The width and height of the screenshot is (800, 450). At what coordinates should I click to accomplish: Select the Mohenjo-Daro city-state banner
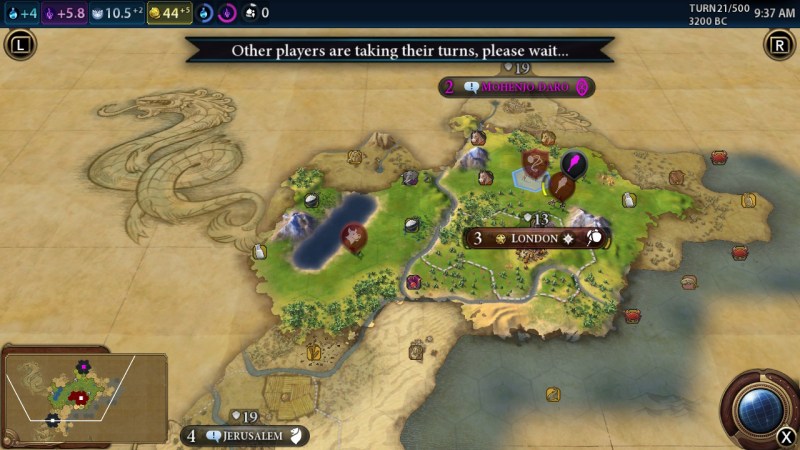pyautogui.click(x=524, y=88)
